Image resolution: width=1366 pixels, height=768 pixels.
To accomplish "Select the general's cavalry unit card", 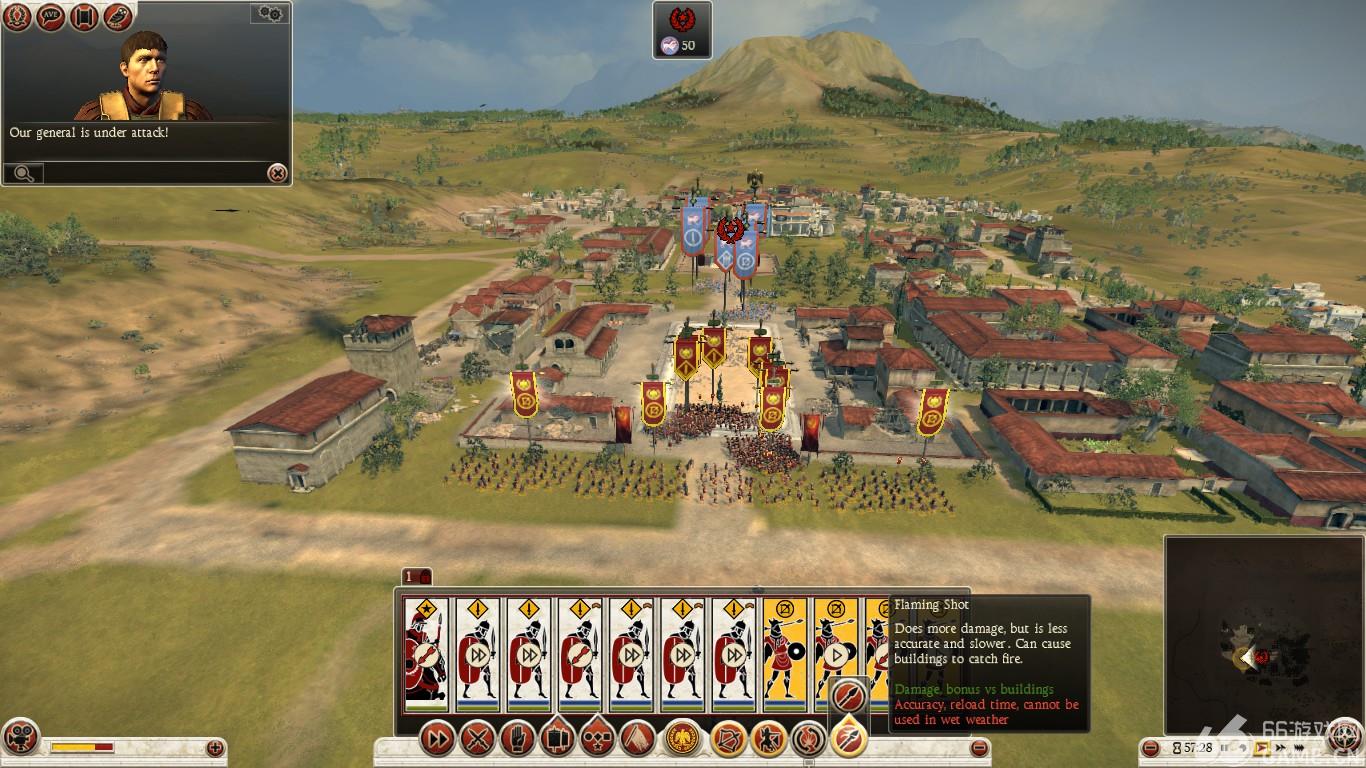I will [x=426, y=654].
